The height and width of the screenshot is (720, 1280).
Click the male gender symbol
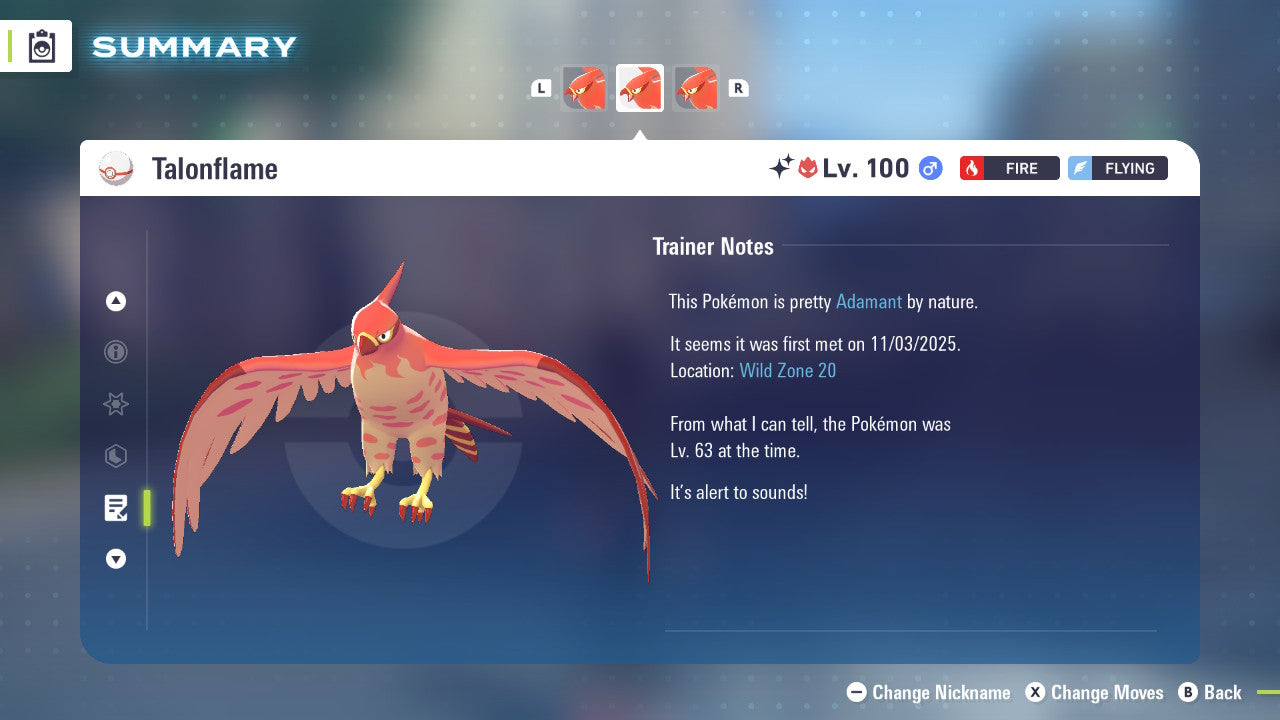click(928, 168)
